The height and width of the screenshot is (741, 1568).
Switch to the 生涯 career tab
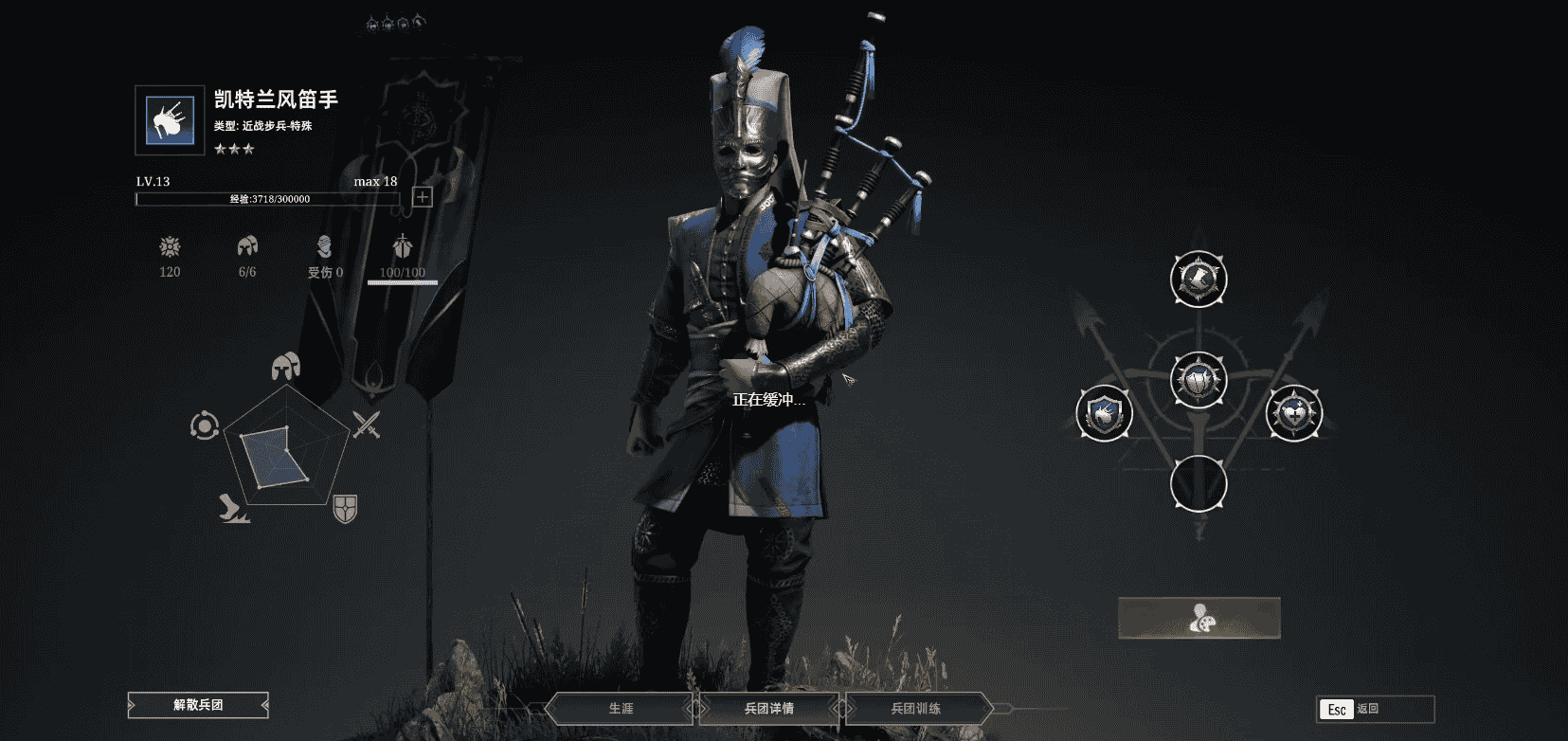point(621,708)
